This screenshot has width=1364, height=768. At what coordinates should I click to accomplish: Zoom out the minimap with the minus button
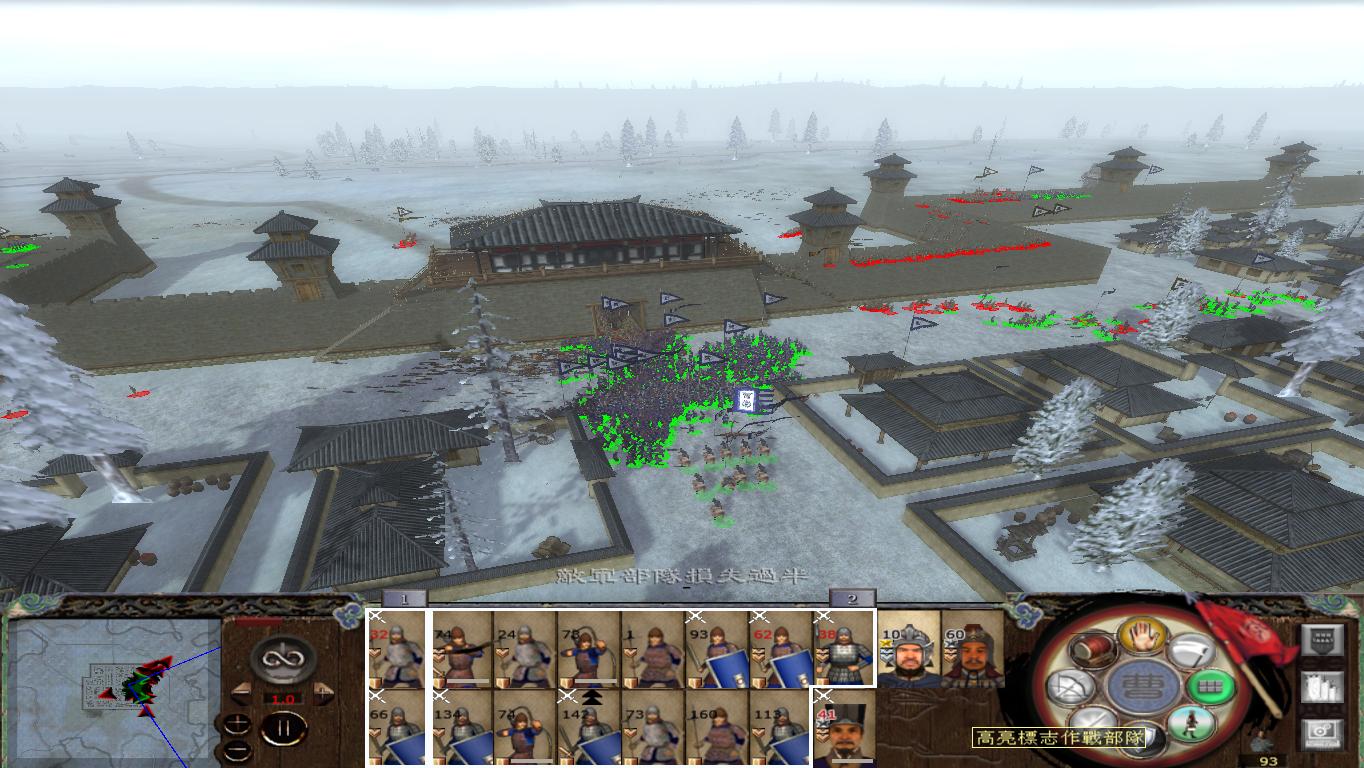(x=237, y=750)
